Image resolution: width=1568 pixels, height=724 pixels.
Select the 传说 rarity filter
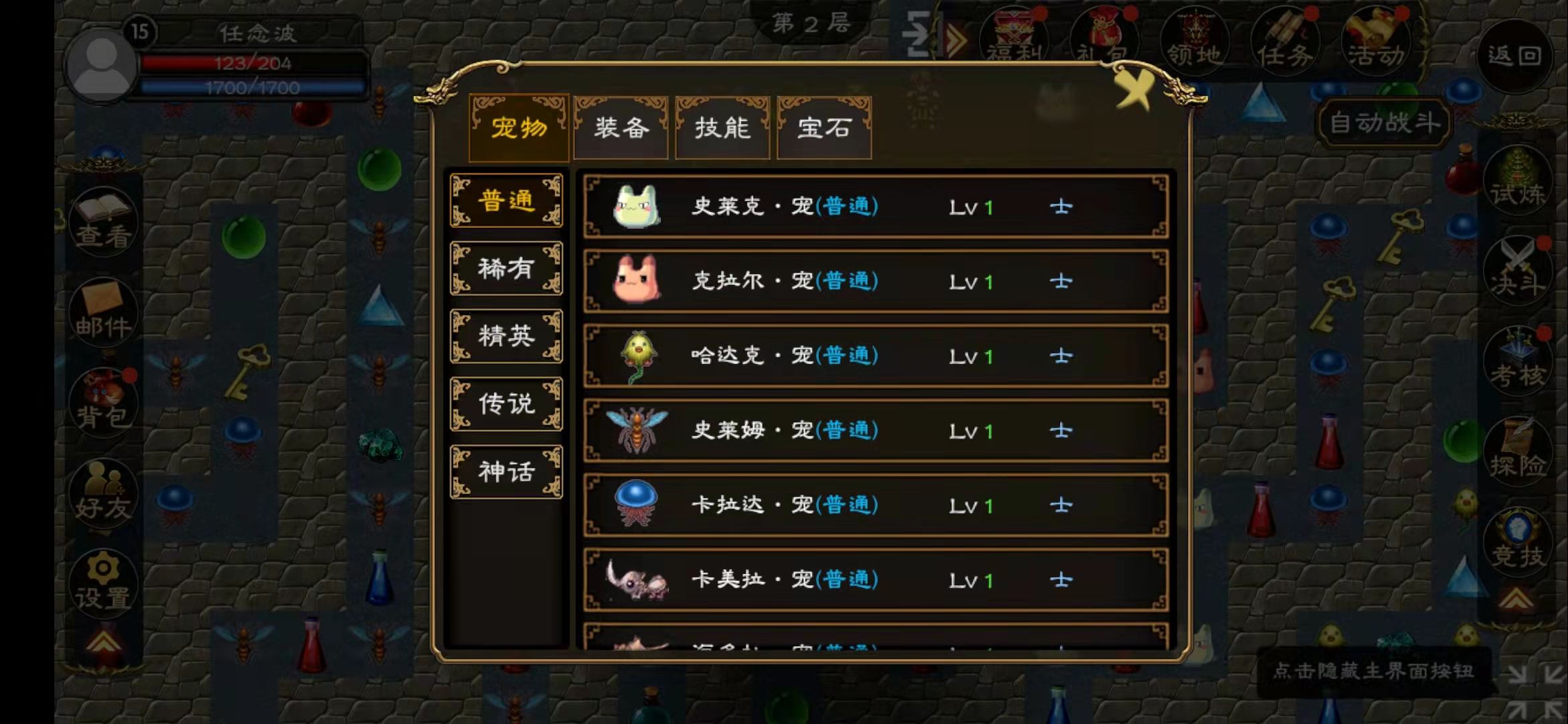pyautogui.click(x=506, y=404)
